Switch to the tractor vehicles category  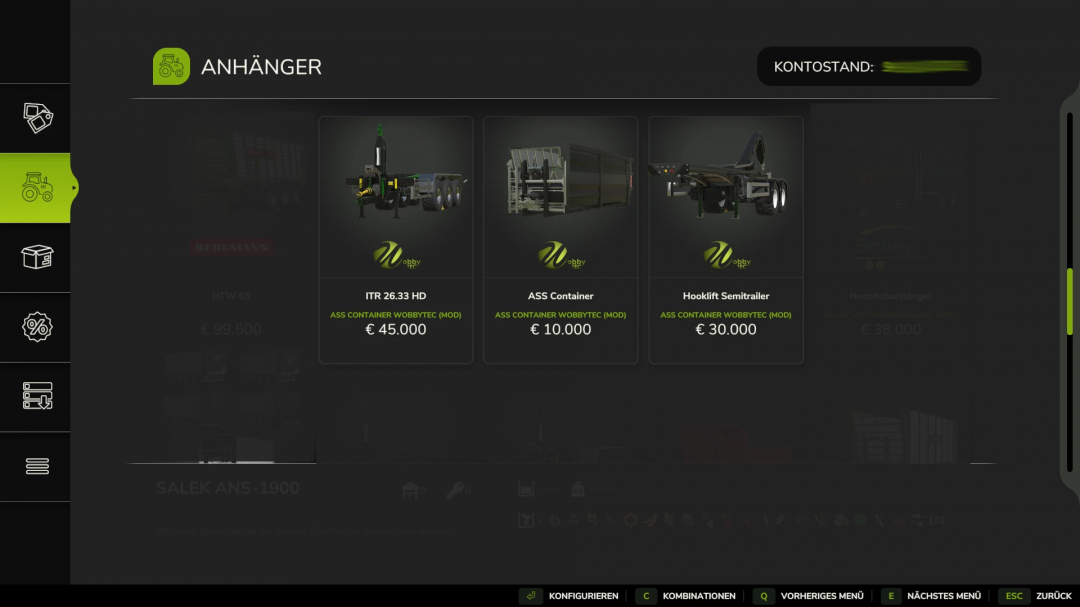click(x=37, y=188)
